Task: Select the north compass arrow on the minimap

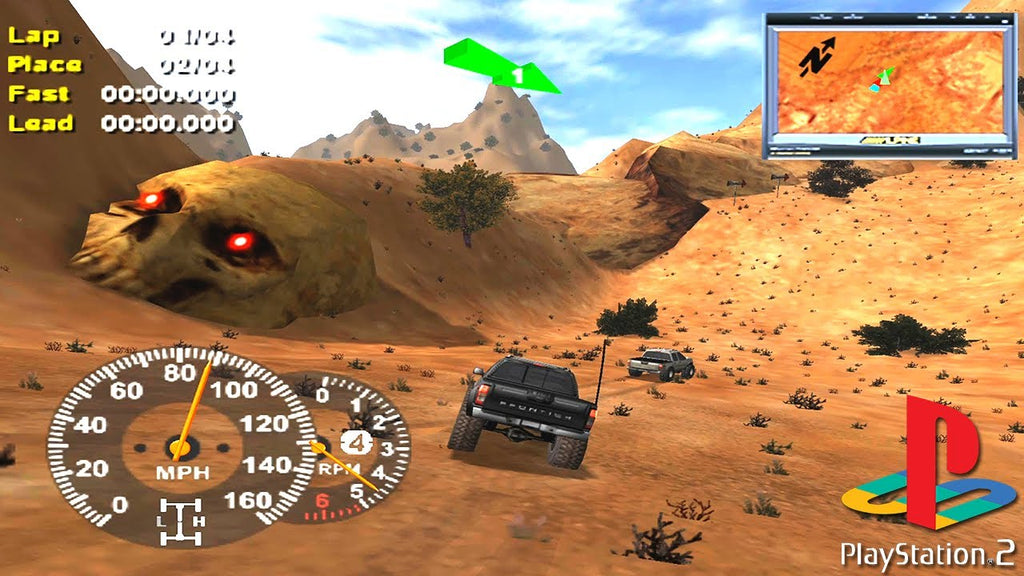Action: pyautogui.click(x=818, y=58)
